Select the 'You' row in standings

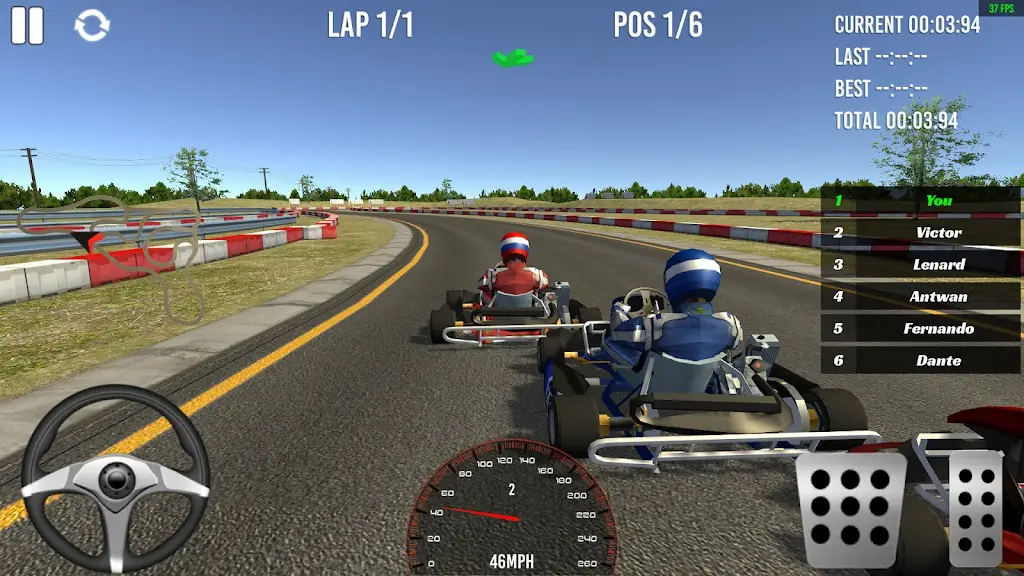click(x=921, y=200)
